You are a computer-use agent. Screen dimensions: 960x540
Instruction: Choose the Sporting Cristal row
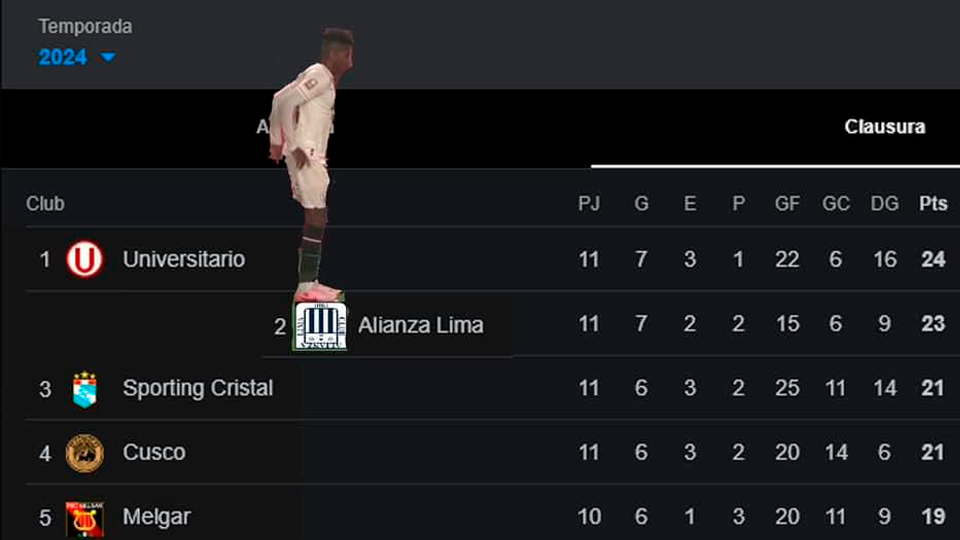[197, 389]
